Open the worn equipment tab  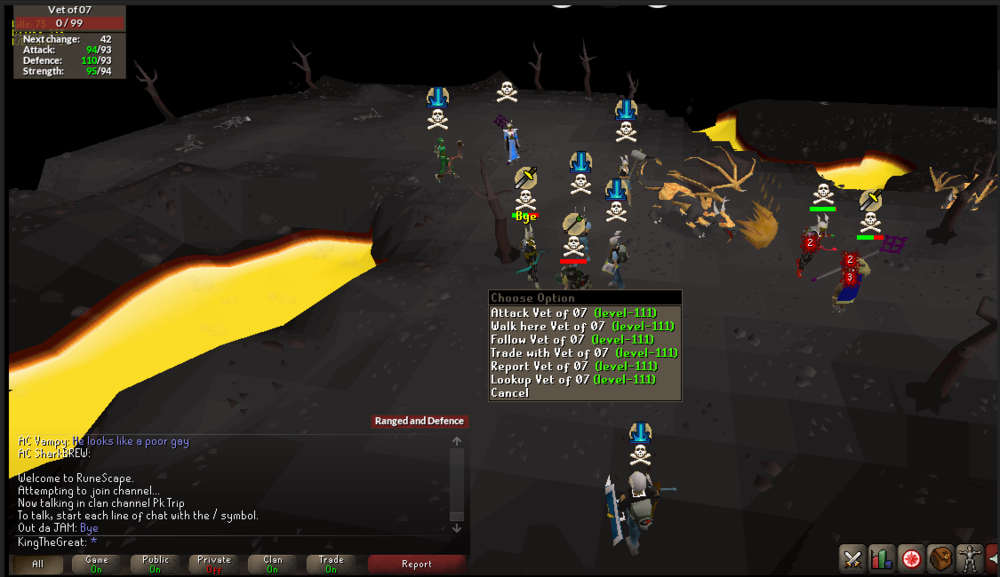(969, 558)
